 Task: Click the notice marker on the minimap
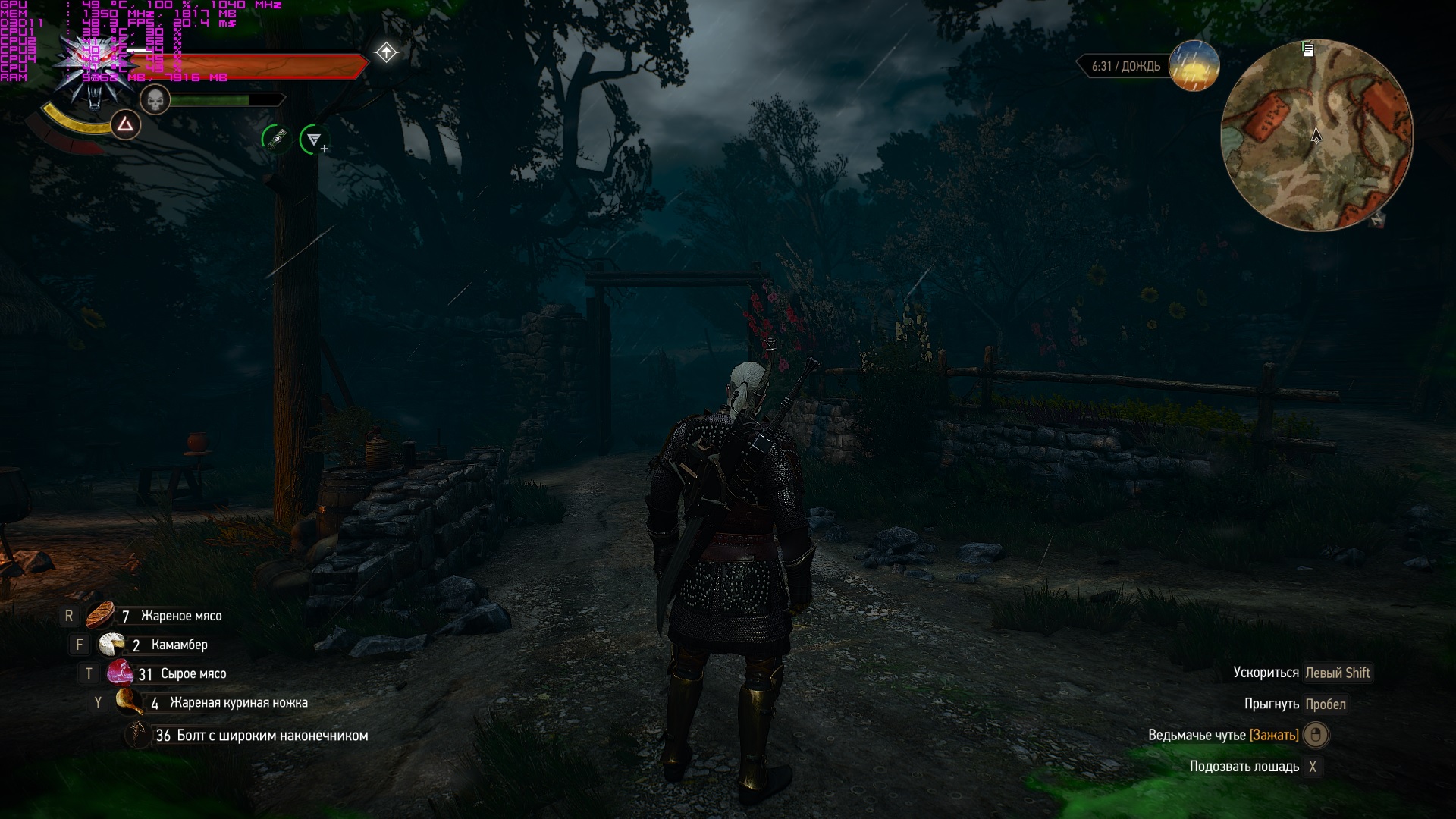[x=1308, y=50]
